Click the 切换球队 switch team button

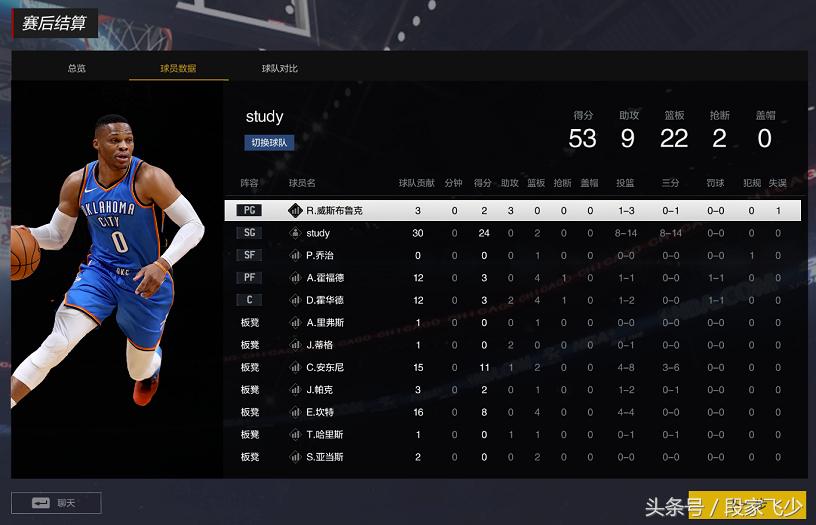[x=269, y=143]
